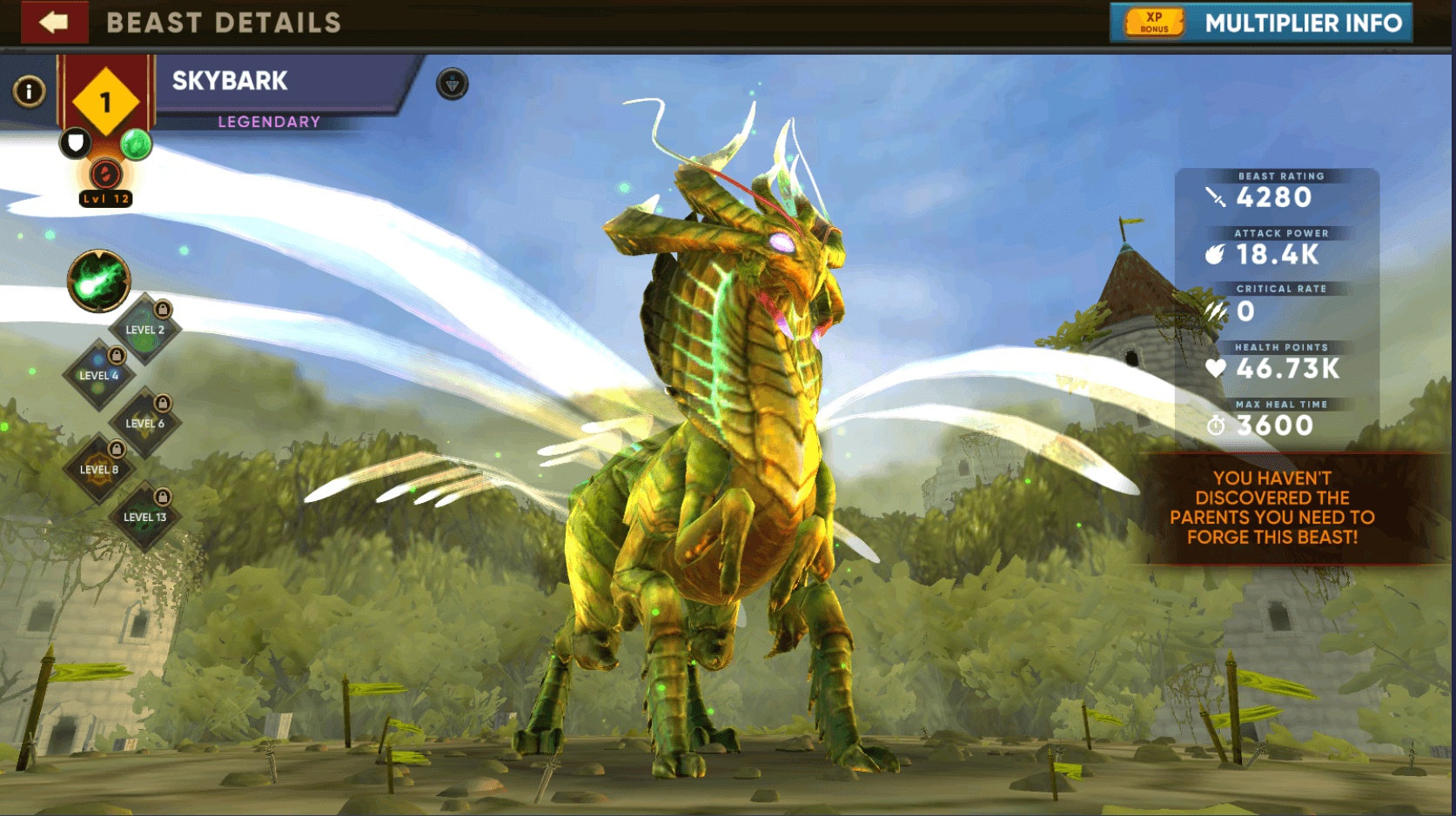Select the flame icon beside Attack Power
The width and height of the screenshot is (1456, 816).
[1216, 256]
